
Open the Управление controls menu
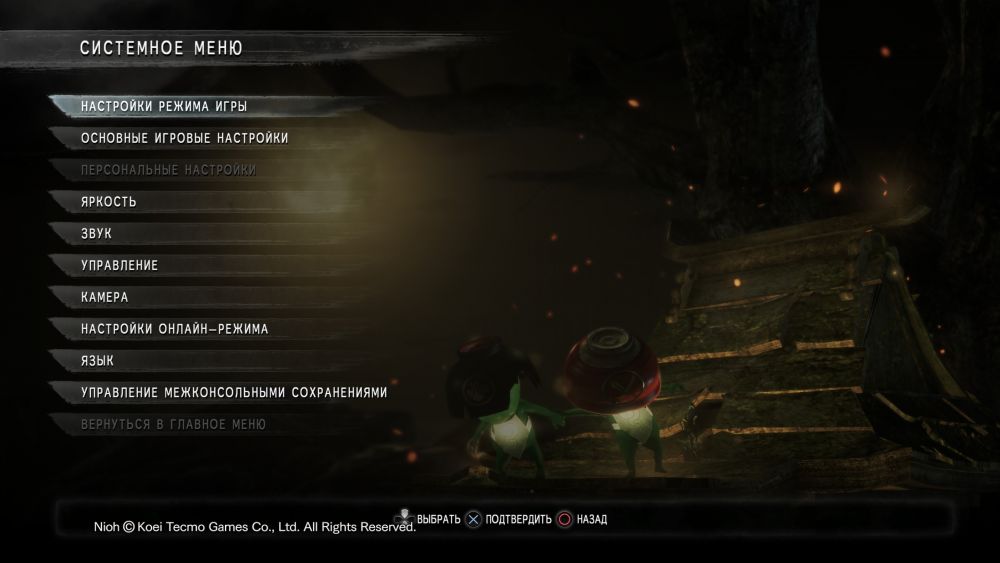120,266
